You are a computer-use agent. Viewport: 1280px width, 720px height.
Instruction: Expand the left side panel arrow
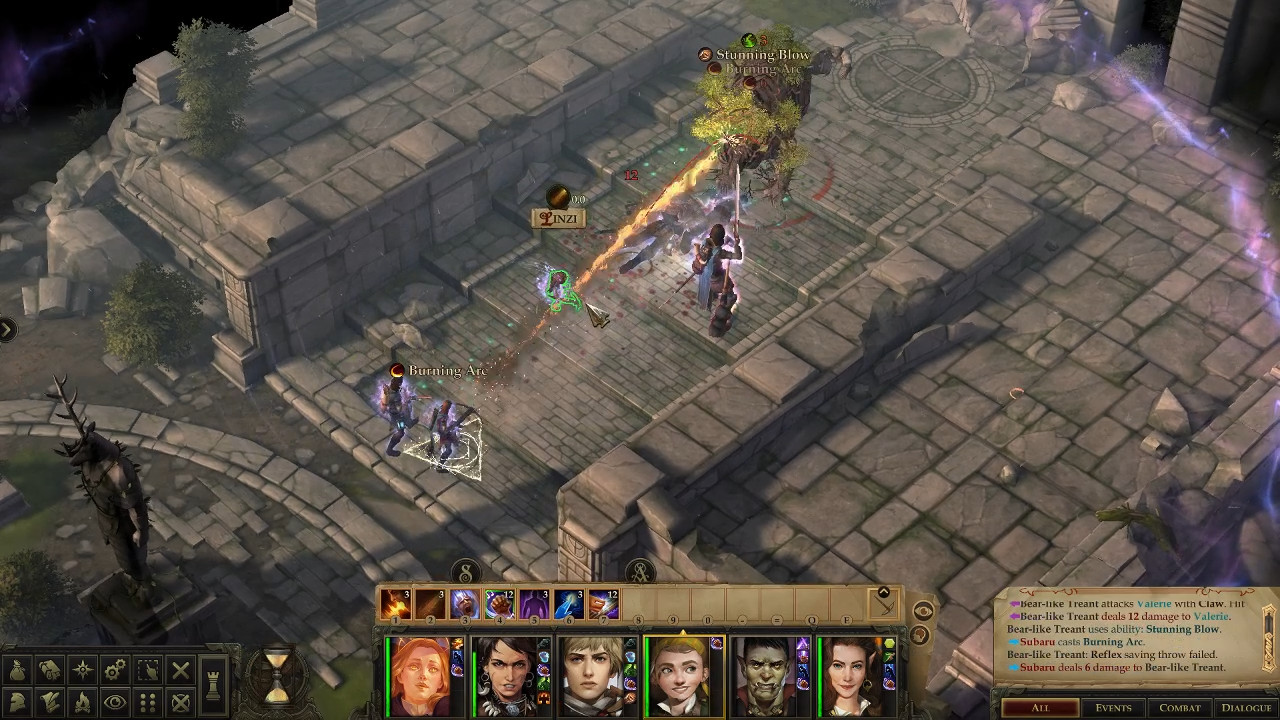pos(7,329)
